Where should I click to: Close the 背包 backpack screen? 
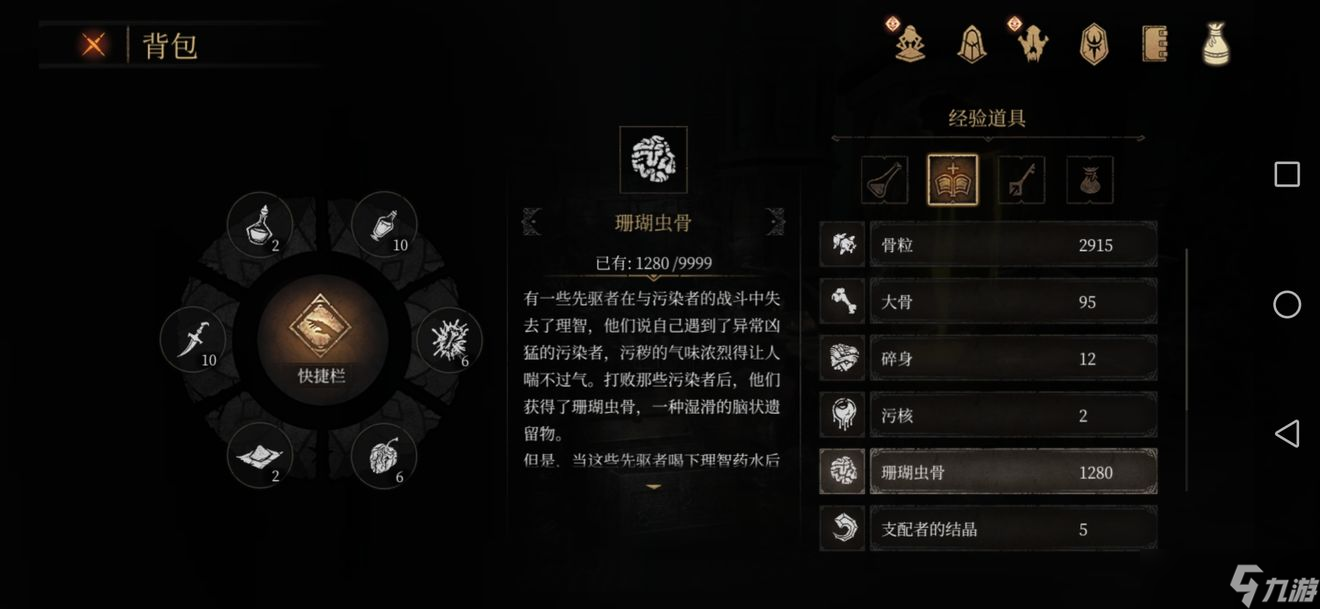(94, 44)
